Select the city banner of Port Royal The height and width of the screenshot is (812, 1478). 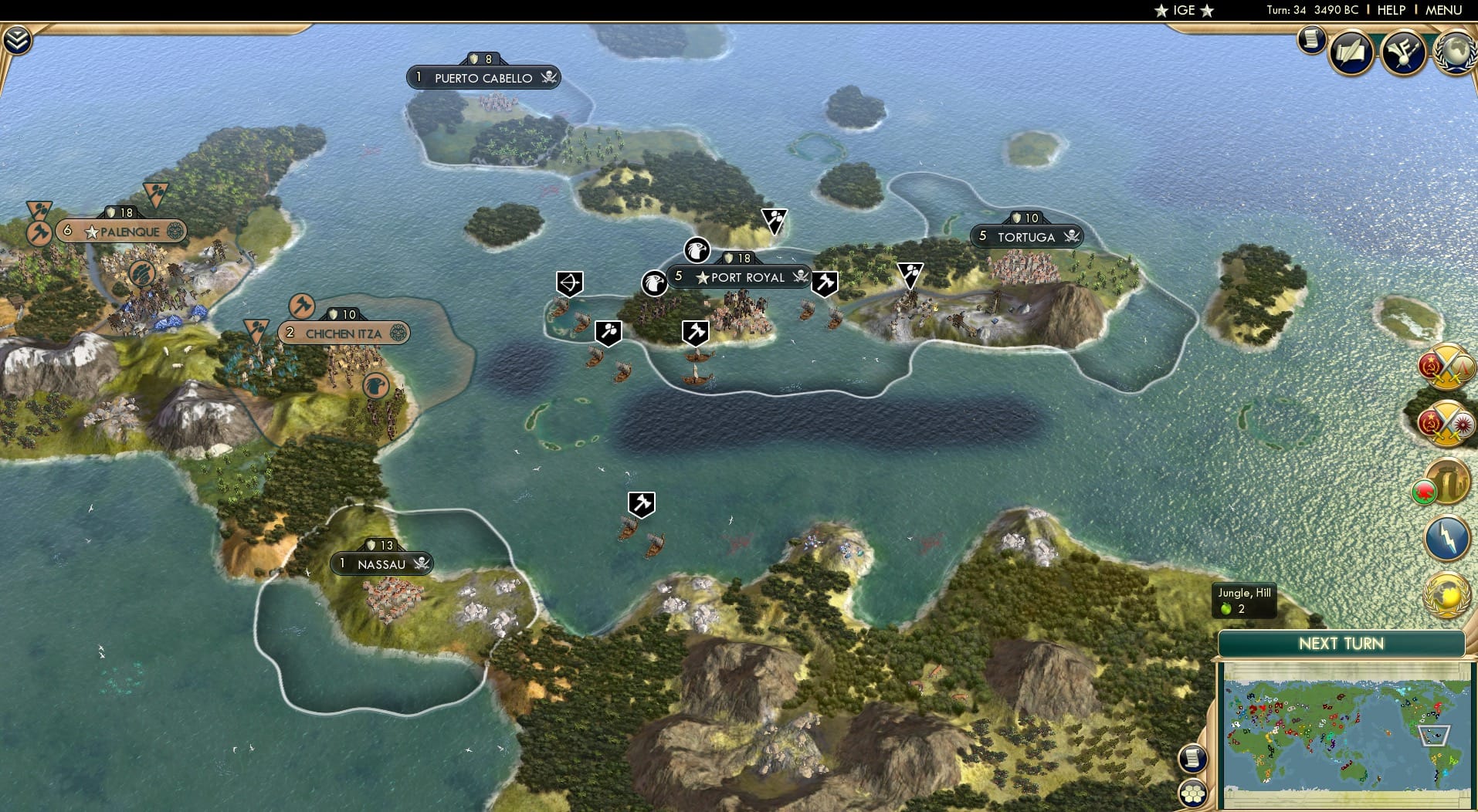click(740, 277)
